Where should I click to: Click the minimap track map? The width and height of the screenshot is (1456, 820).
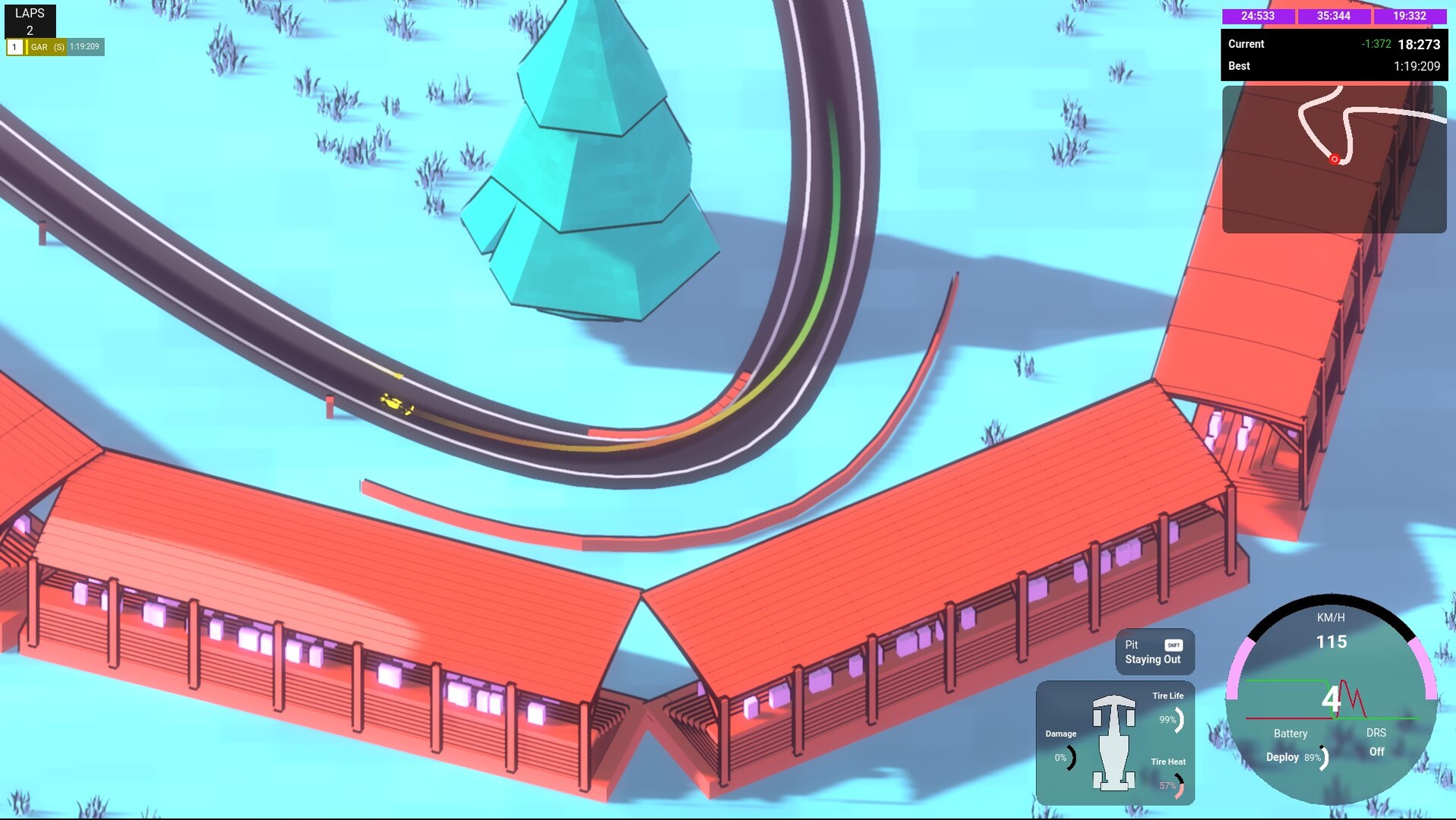click(1334, 157)
